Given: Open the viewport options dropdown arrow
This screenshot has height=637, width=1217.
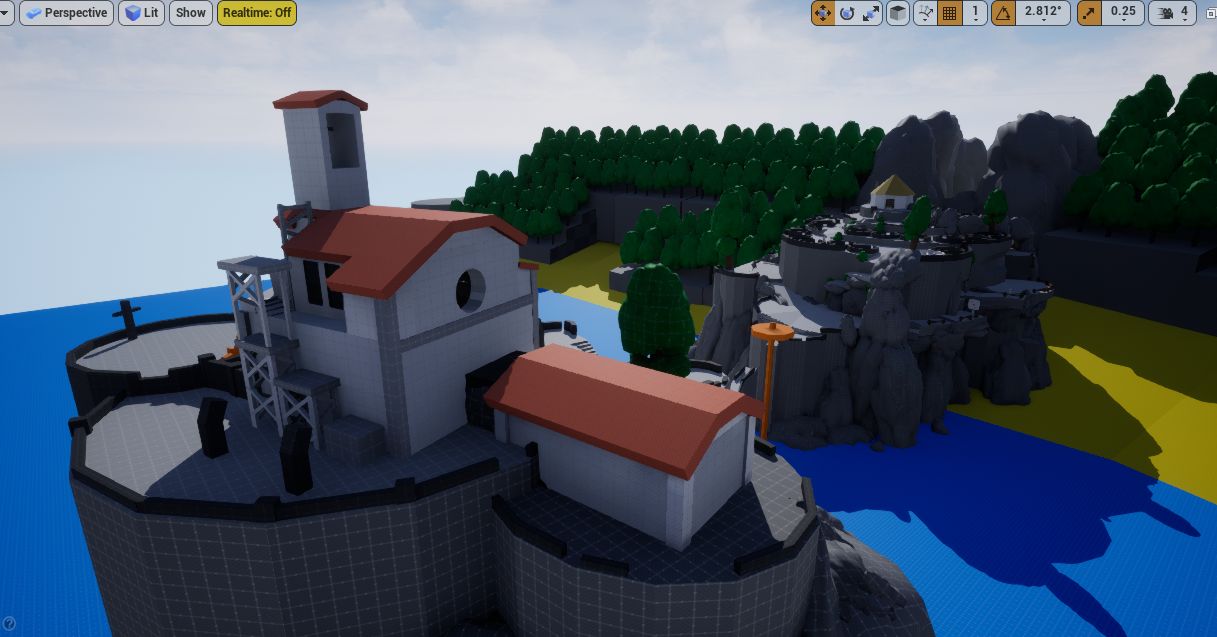Looking at the screenshot, I should pyautogui.click(x=7, y=13).
